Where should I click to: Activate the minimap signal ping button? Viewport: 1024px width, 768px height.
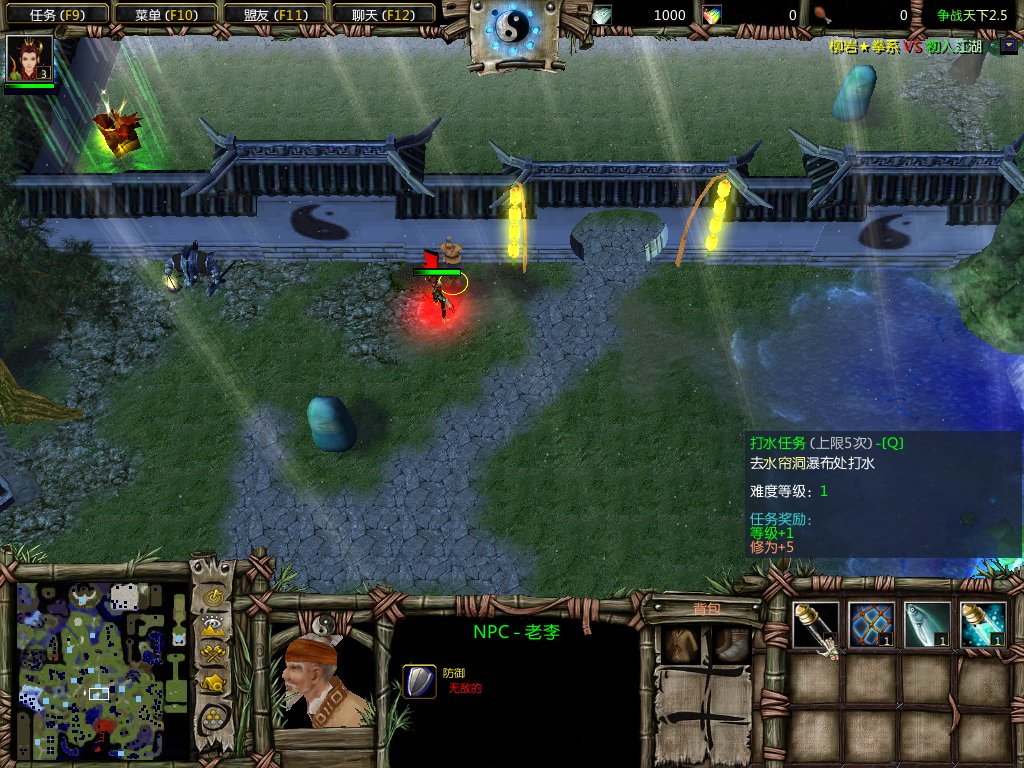coord(212,597)
